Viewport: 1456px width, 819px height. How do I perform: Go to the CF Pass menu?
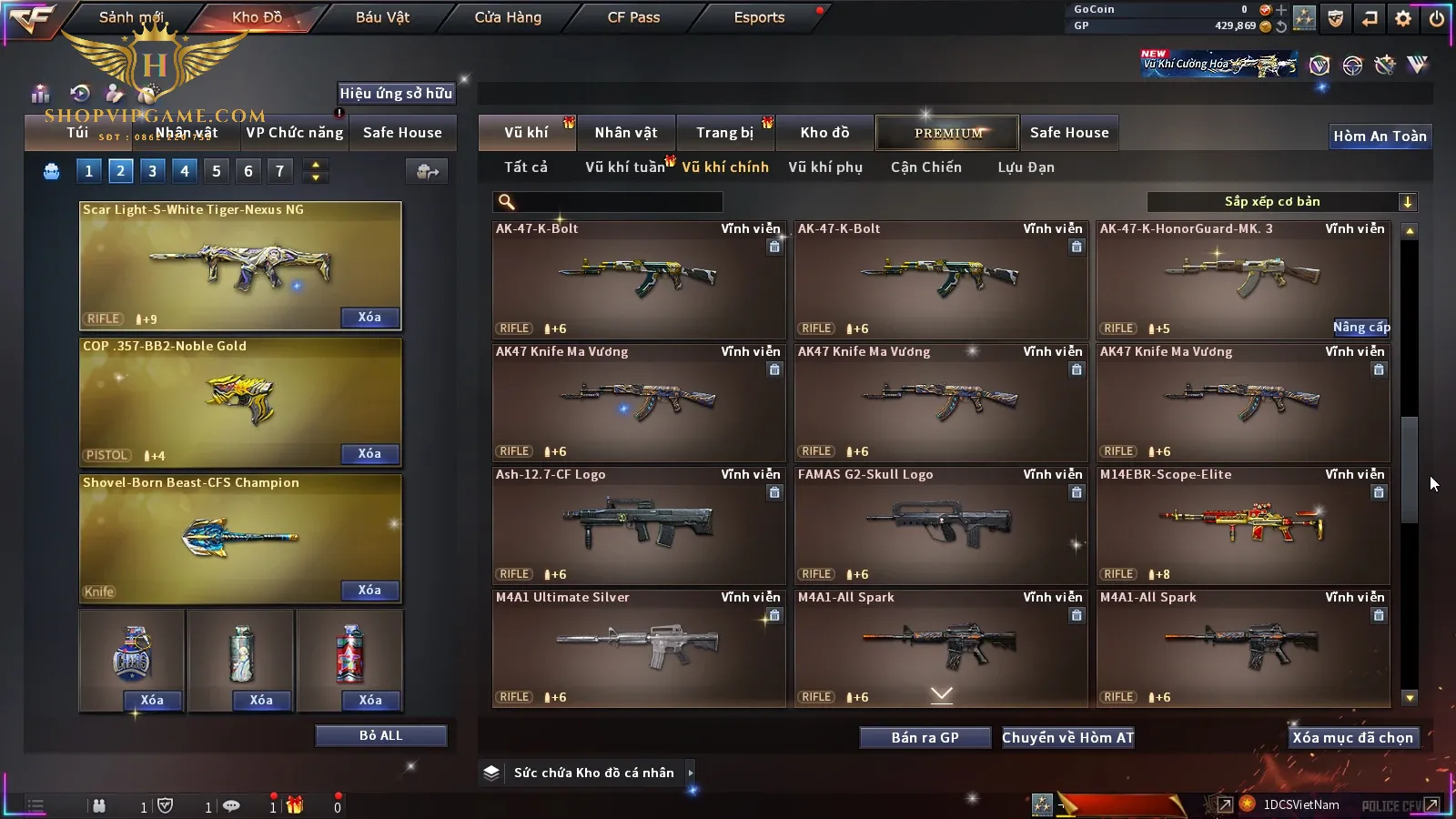pyautogui.click(x=633, y=17)
